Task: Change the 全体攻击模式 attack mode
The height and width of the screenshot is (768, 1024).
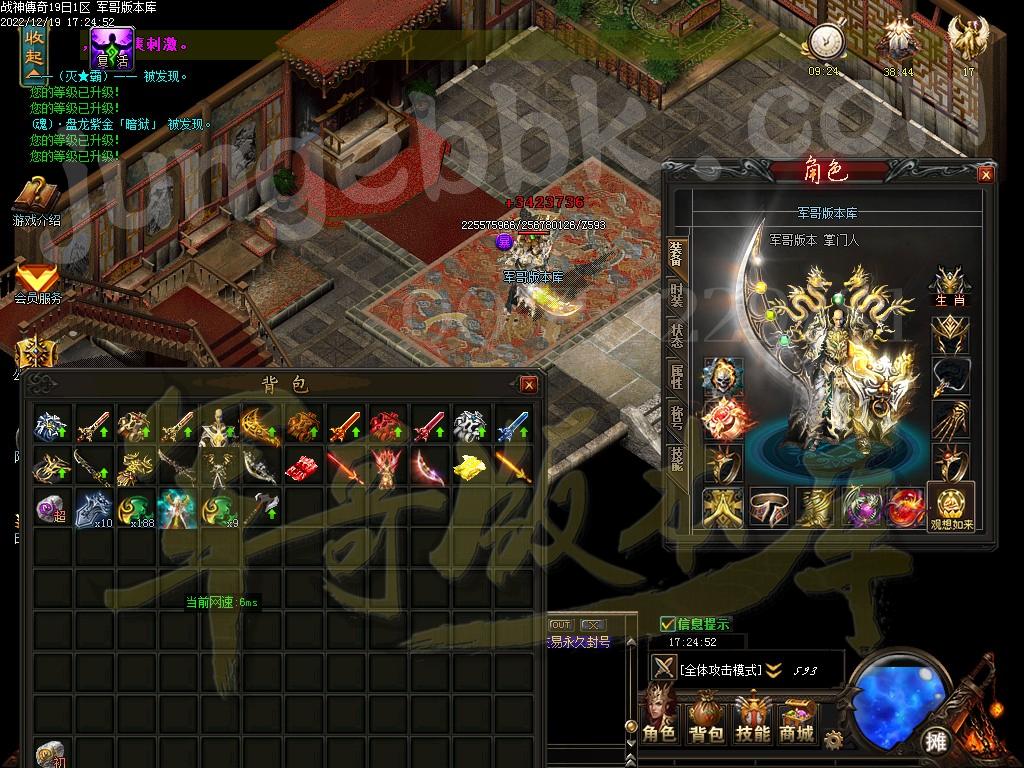Action: pyautogui.click(x=773, y=670)
